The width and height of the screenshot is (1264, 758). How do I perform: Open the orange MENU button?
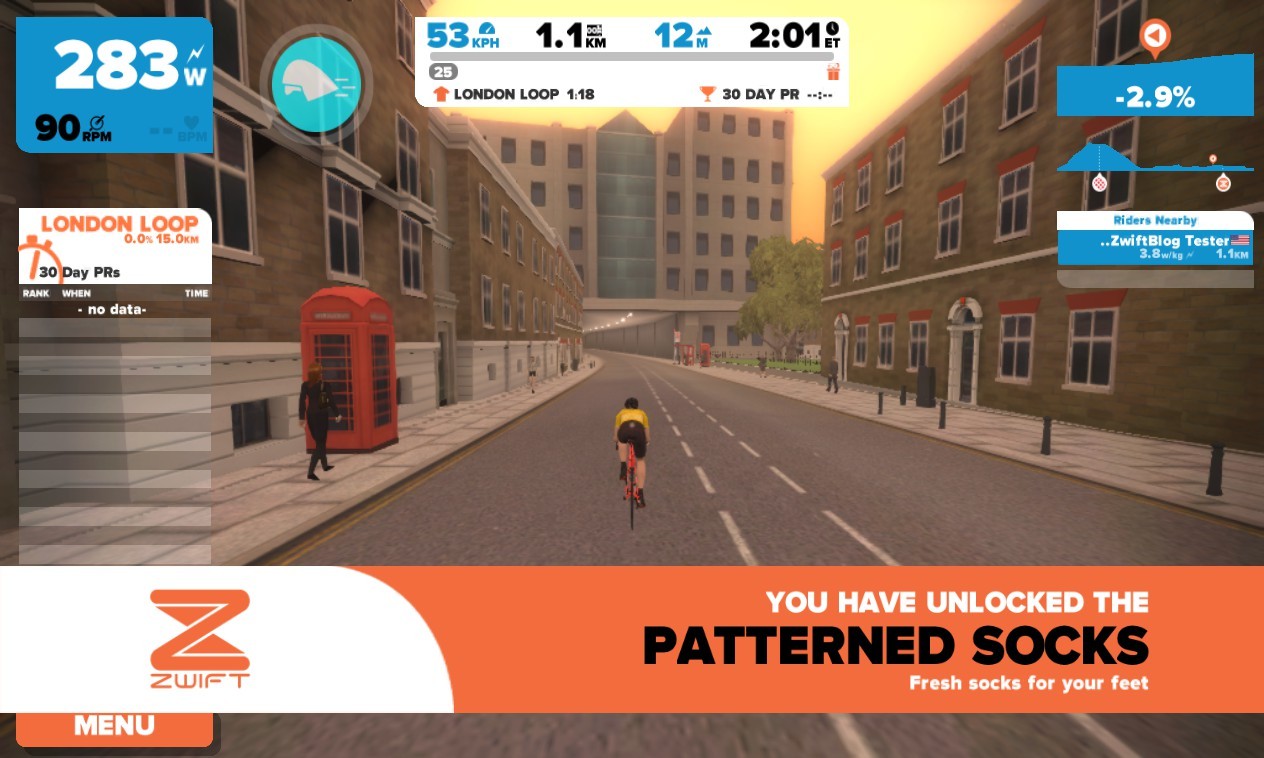pos(114,727)
